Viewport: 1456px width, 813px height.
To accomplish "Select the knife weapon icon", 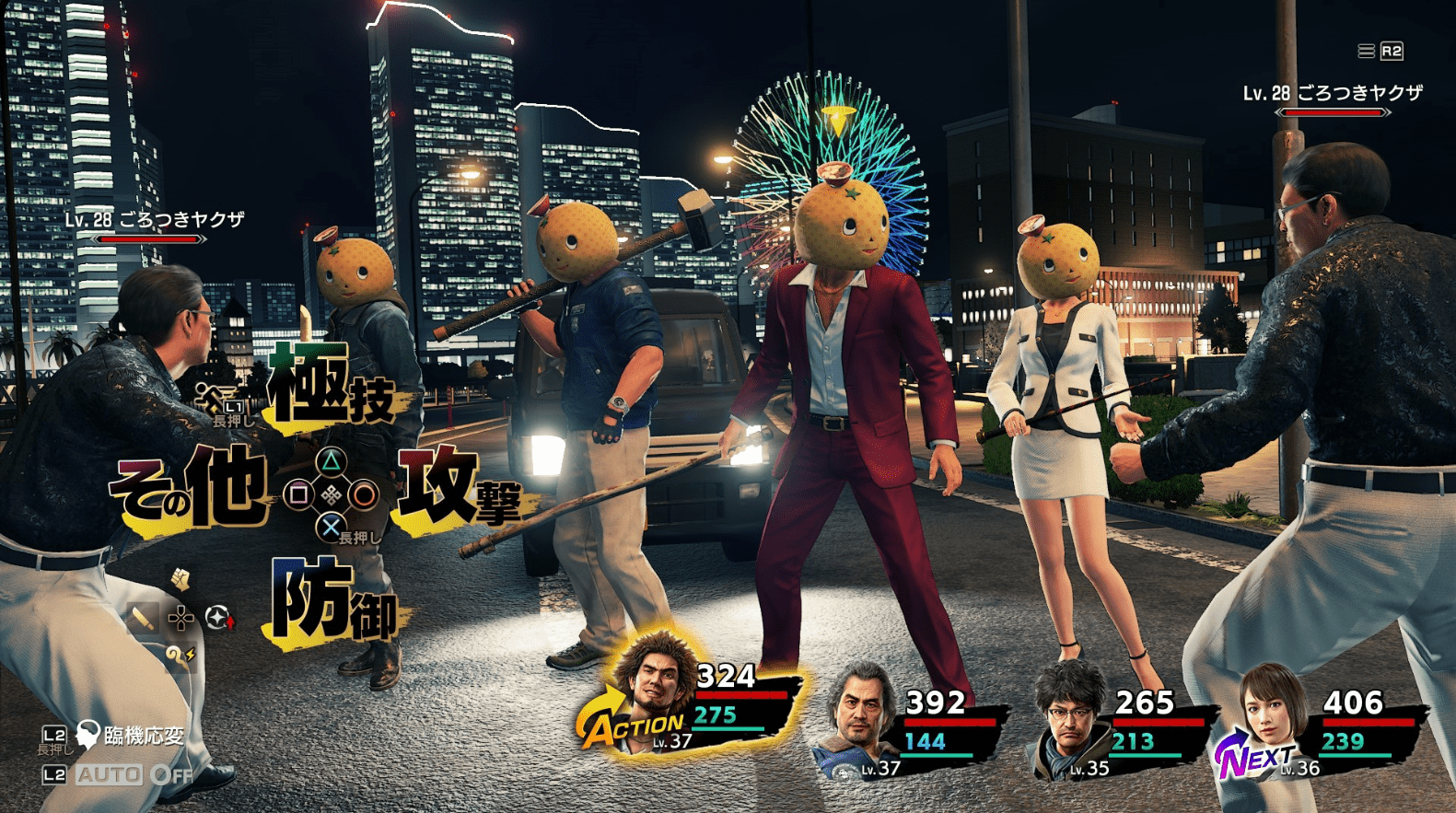I will coord(143,618).
